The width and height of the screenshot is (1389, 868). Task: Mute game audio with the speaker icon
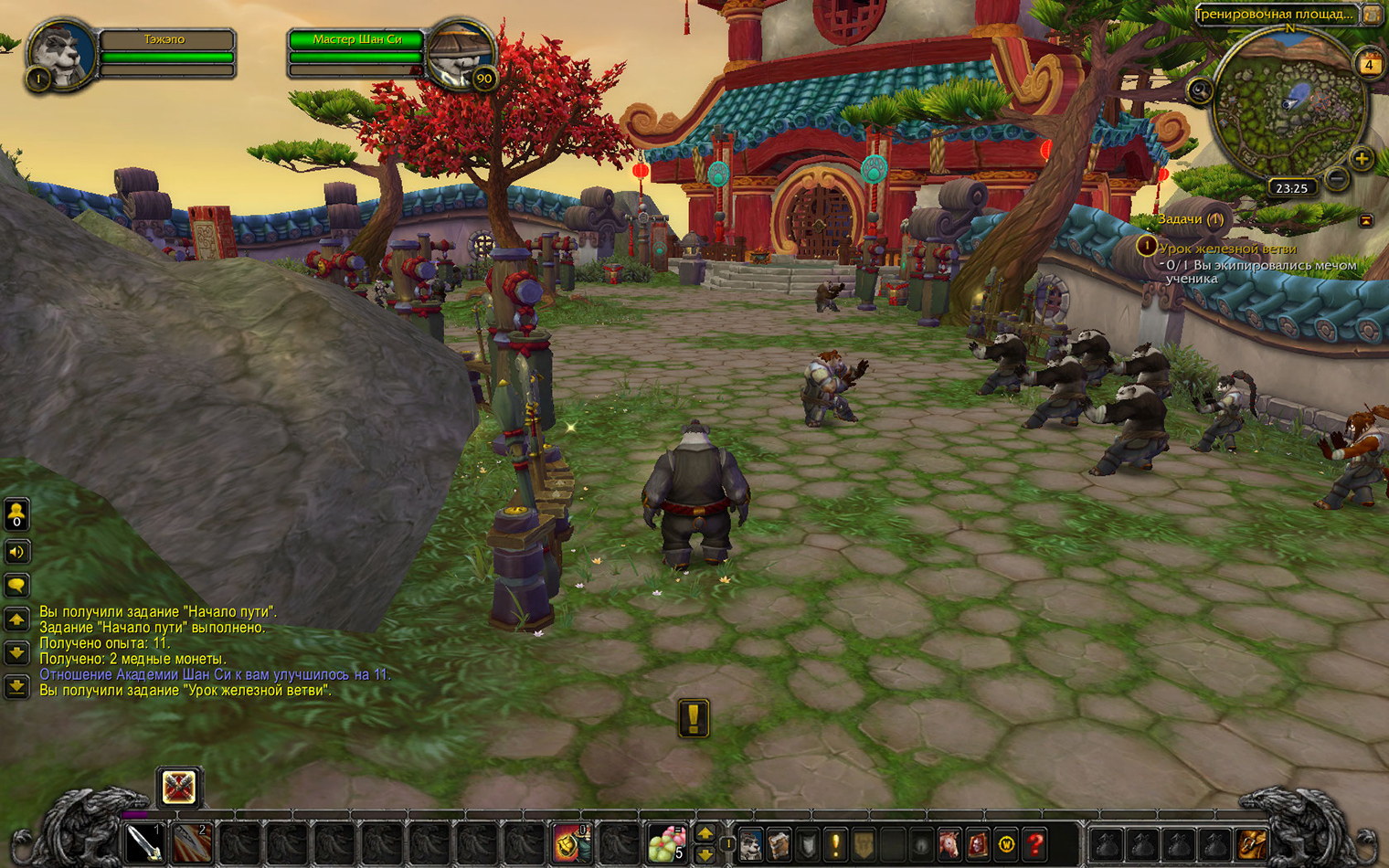[16, 552]
